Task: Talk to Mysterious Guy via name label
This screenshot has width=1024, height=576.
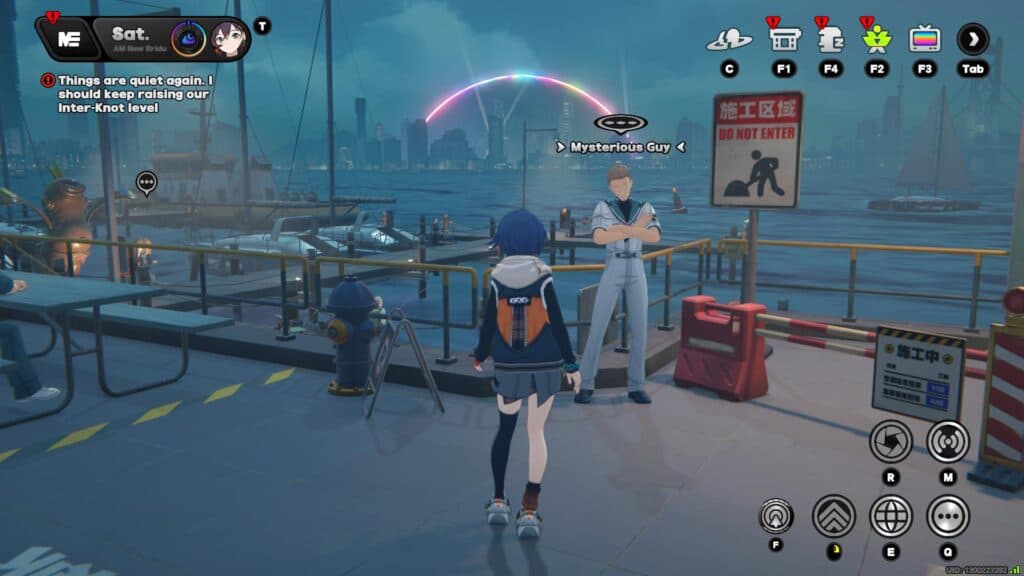Action: point(620,147)
